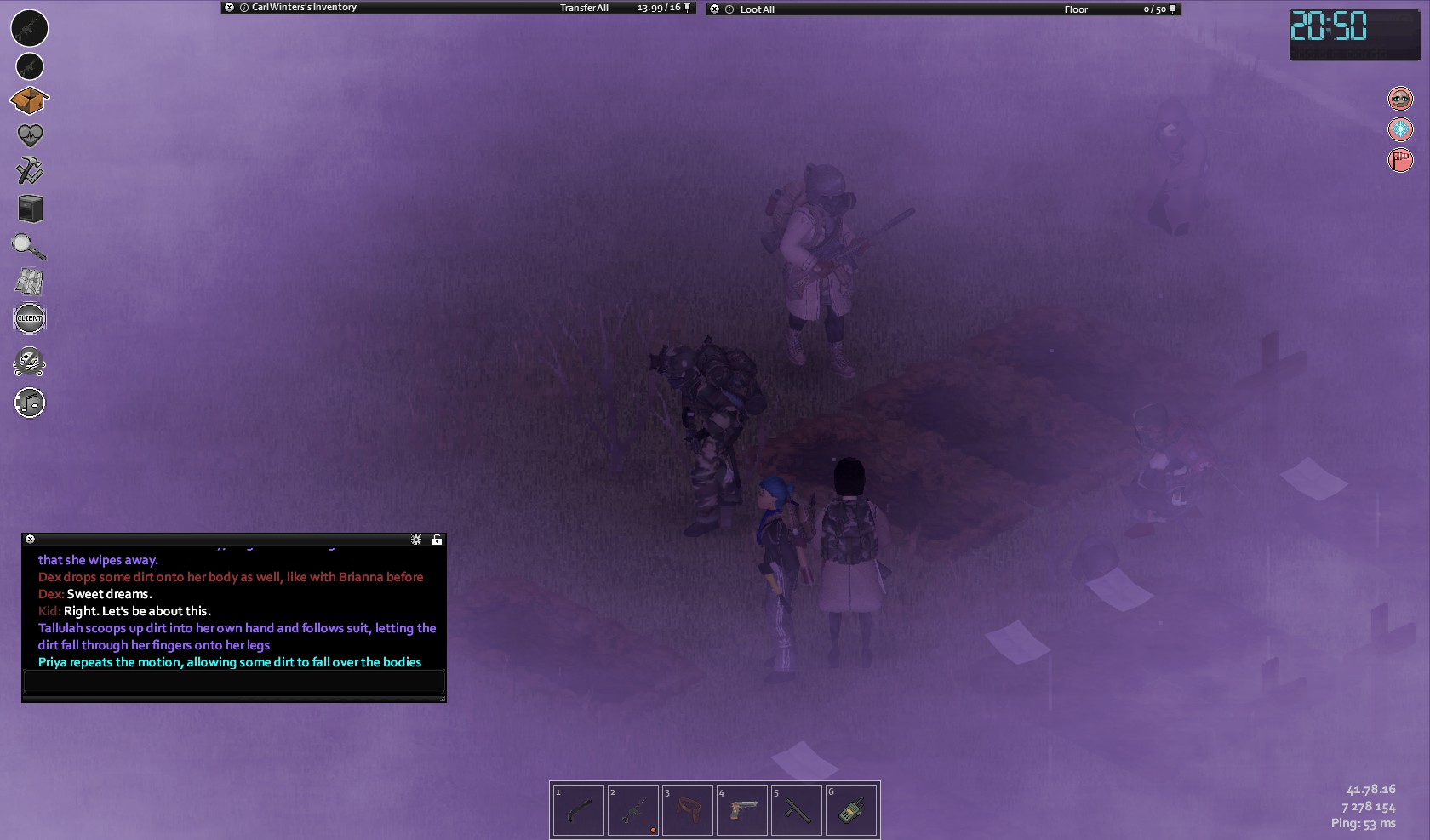The width and height of the screenshot is (1430, 840).
Task: Click the CLIENT round button
Action: coord(30,318)
